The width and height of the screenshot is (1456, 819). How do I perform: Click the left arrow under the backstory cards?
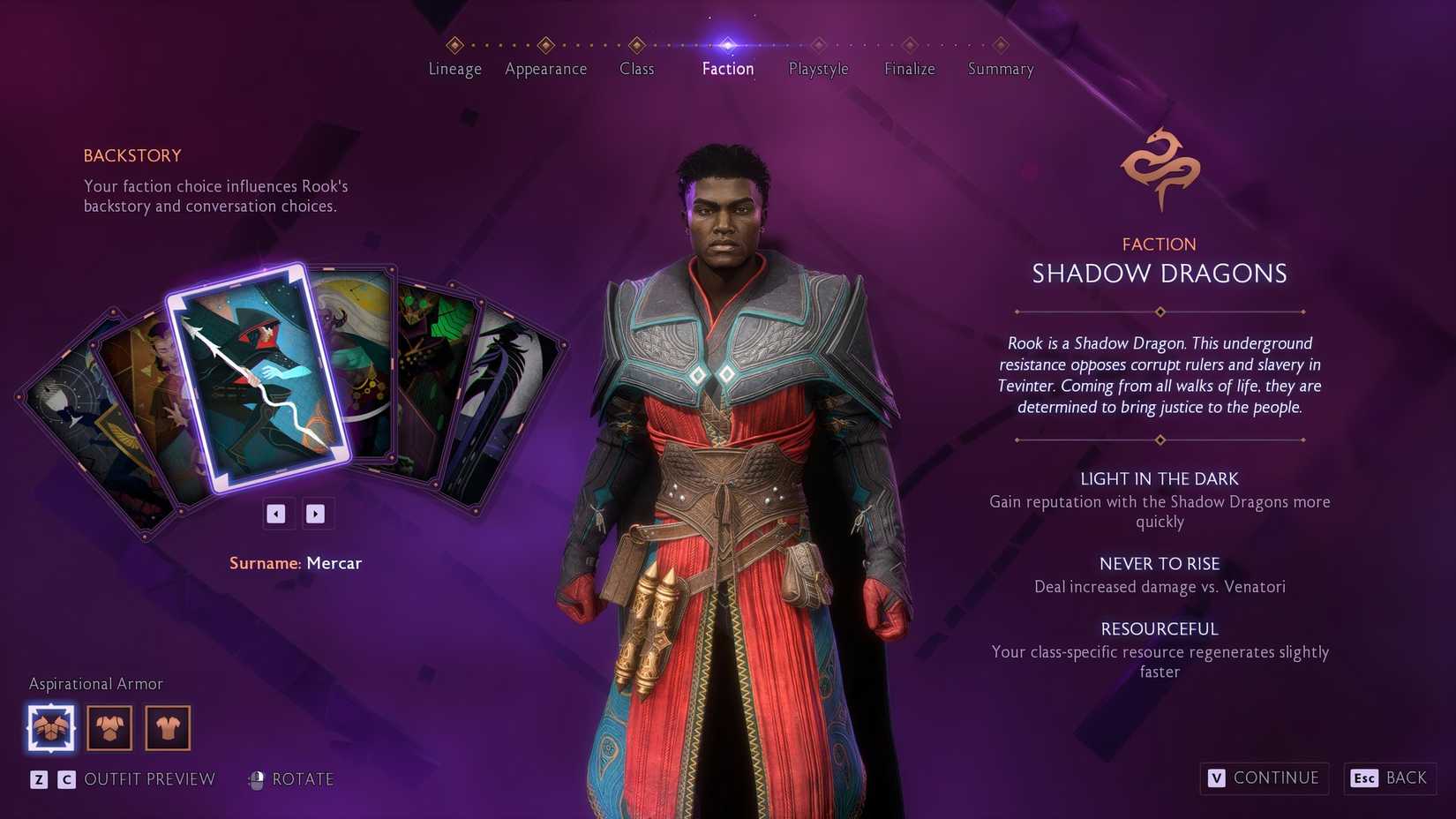(277, 514)
